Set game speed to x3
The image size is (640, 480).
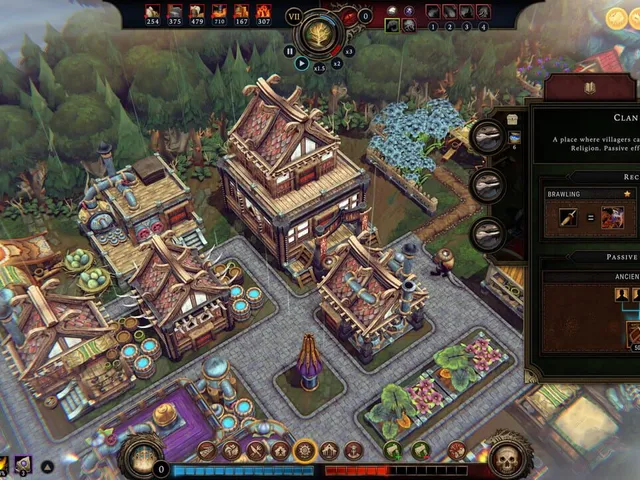click(x=349, y=50)
